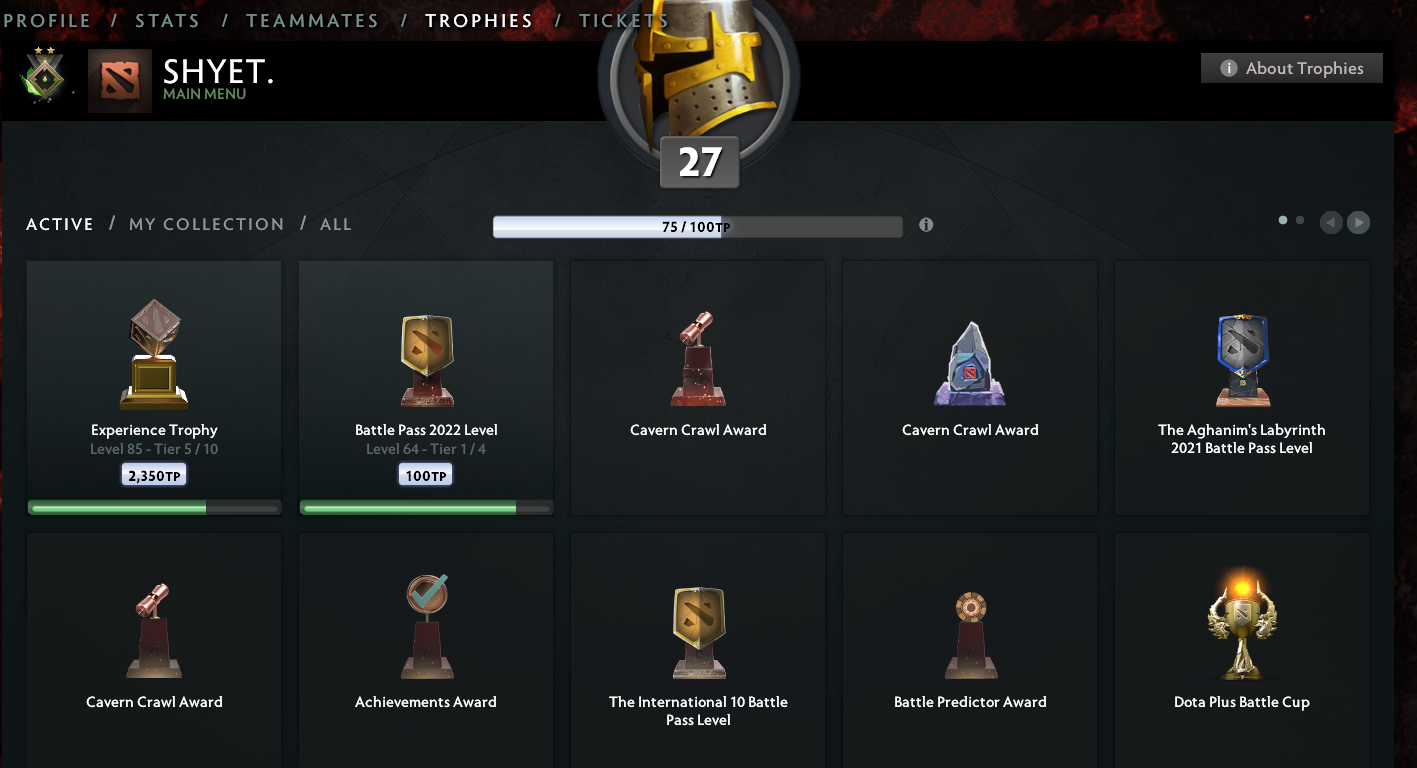Select the second pagination dot
Screen dimensions: 1417x768
click(1299, 219)
